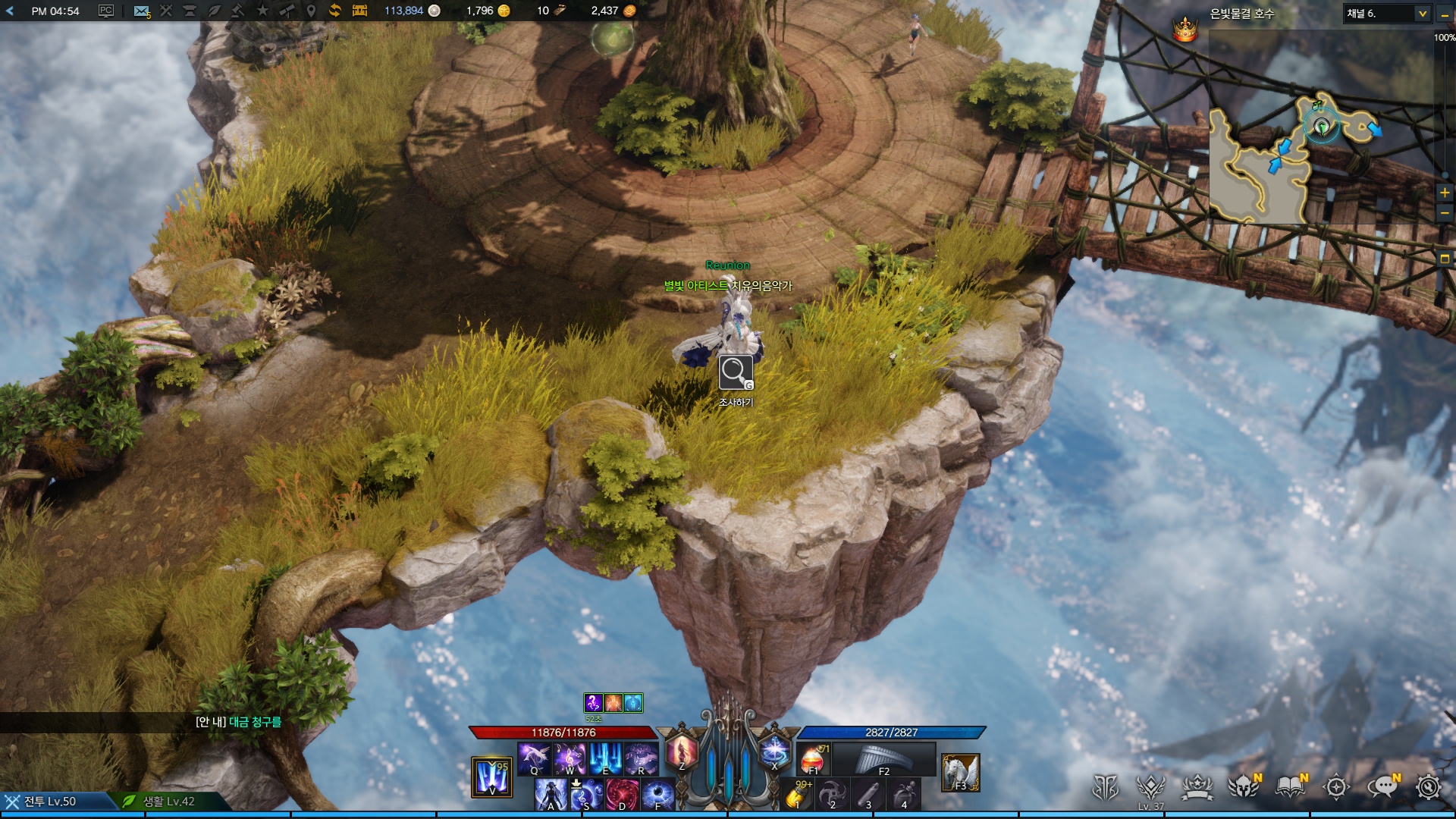Image resolution: width=1456 pixels, height=819 pixels.
Task: Play the F2 pan flute instrument
Action: click(x=883, y=758)
